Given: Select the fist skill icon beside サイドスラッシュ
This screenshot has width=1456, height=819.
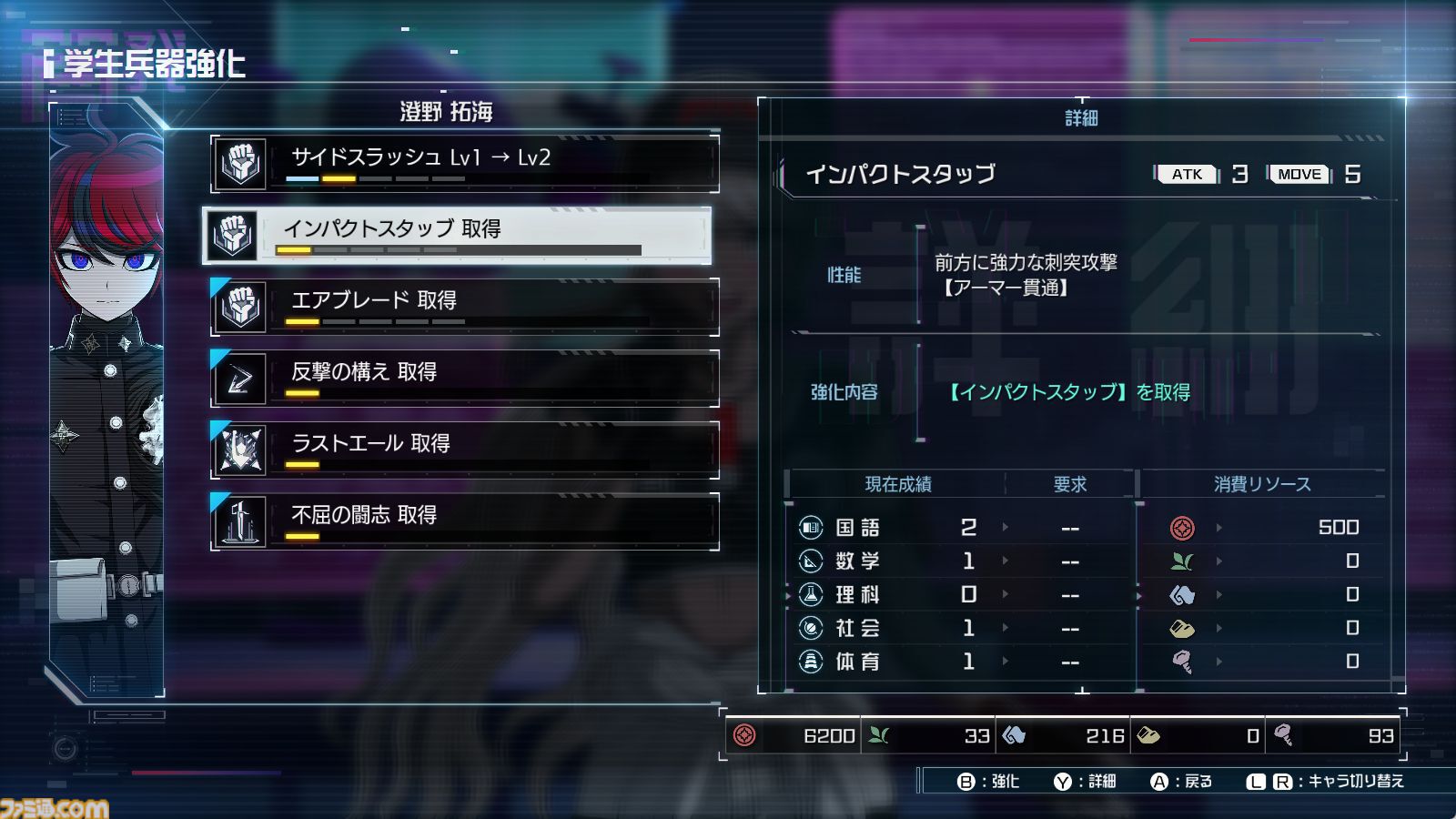Looking at the screenshot, I should (238, 163).
